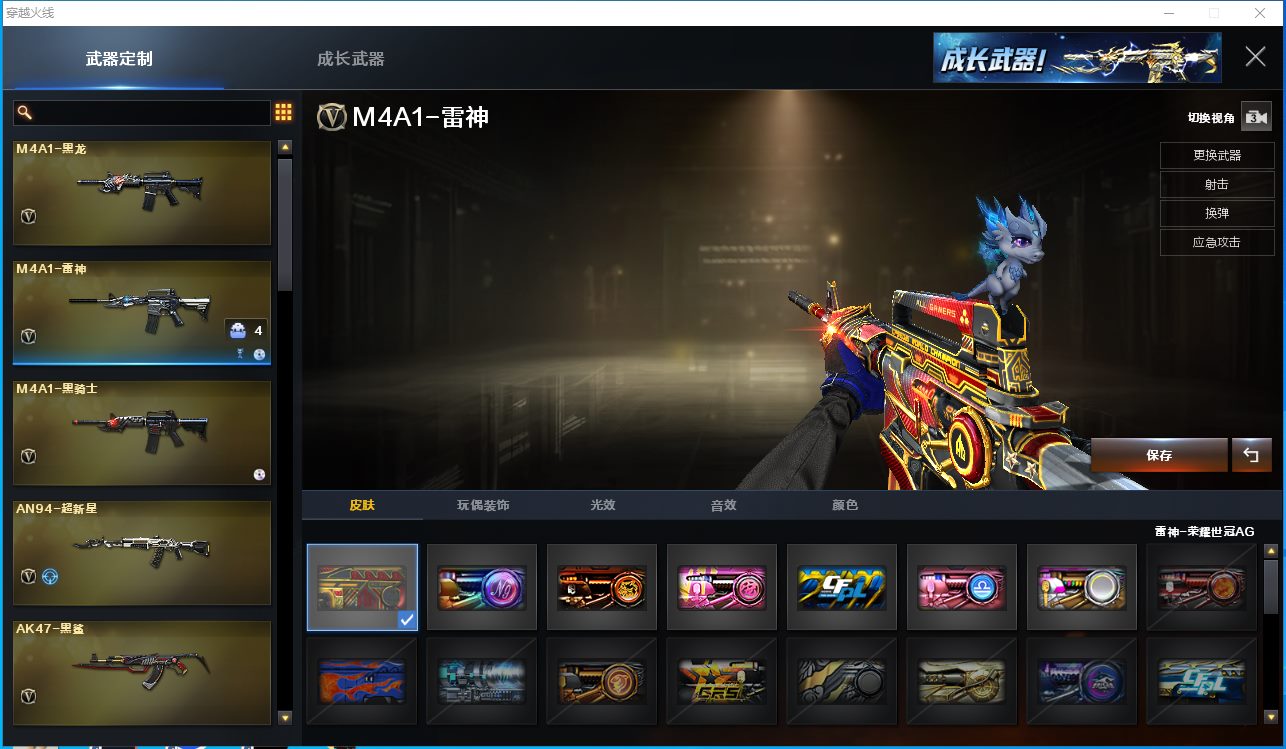Select the 颜色 color tab
Image resolution: width=1286 pixels, height=749 pixels.
[845, 505]
